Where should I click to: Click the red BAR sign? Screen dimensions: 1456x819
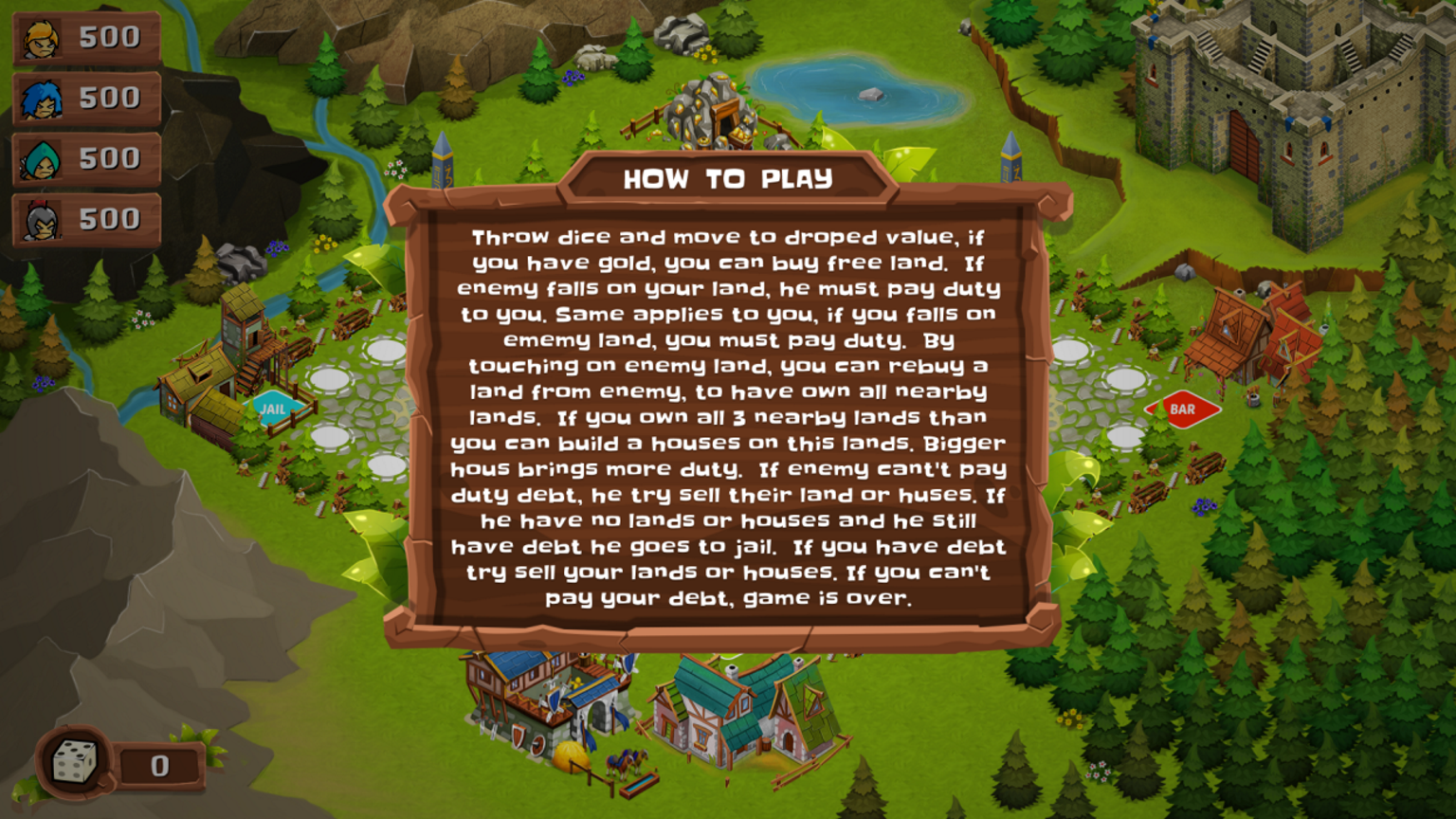1181,409
